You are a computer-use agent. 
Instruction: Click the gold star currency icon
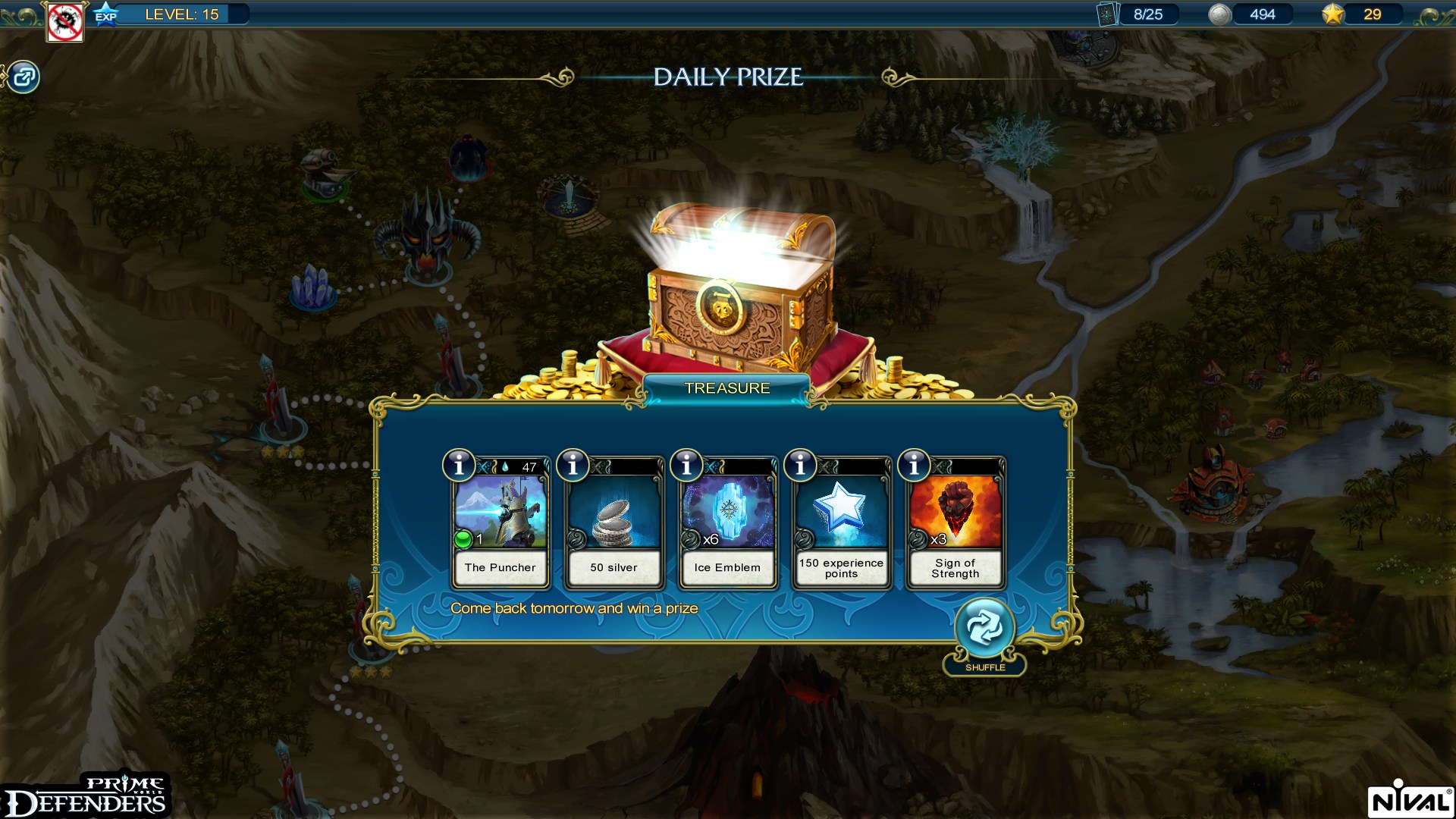tap(1335, 13)
